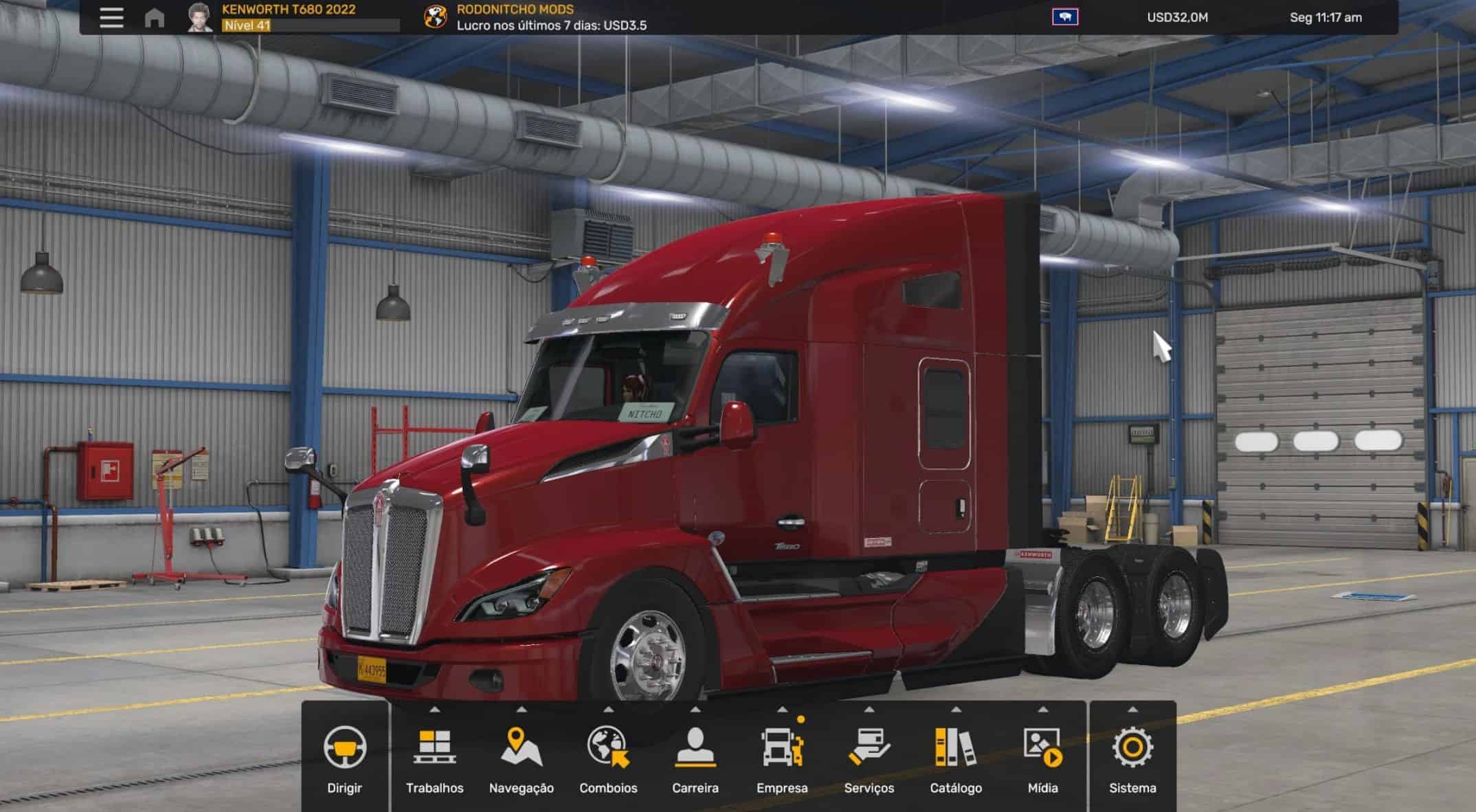Open the driver profile avatar
The width and height of the screenshot is (1476, 812).
pyautogui.click(x=199, y=17)
